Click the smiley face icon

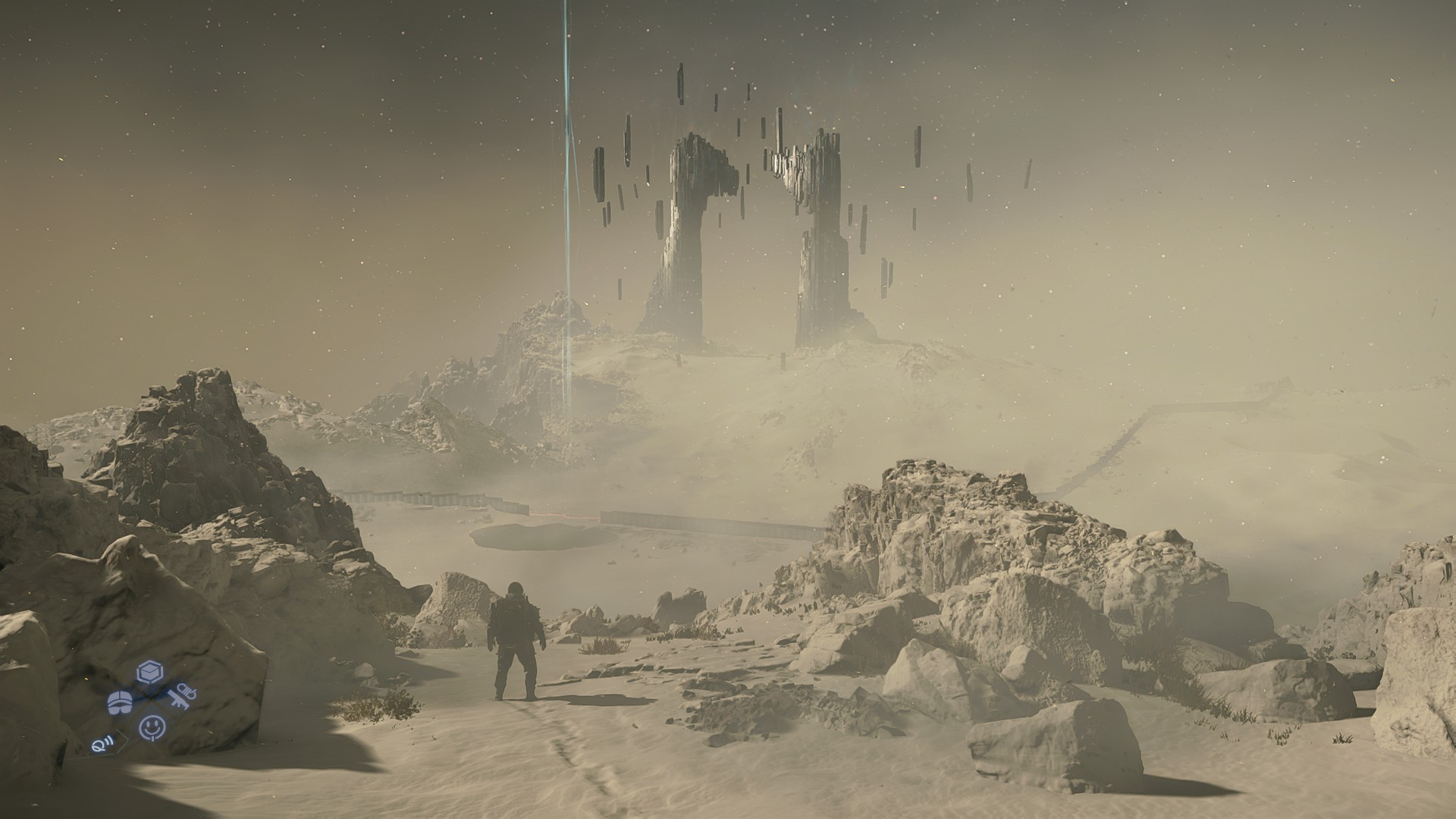(x=152, y=728)
